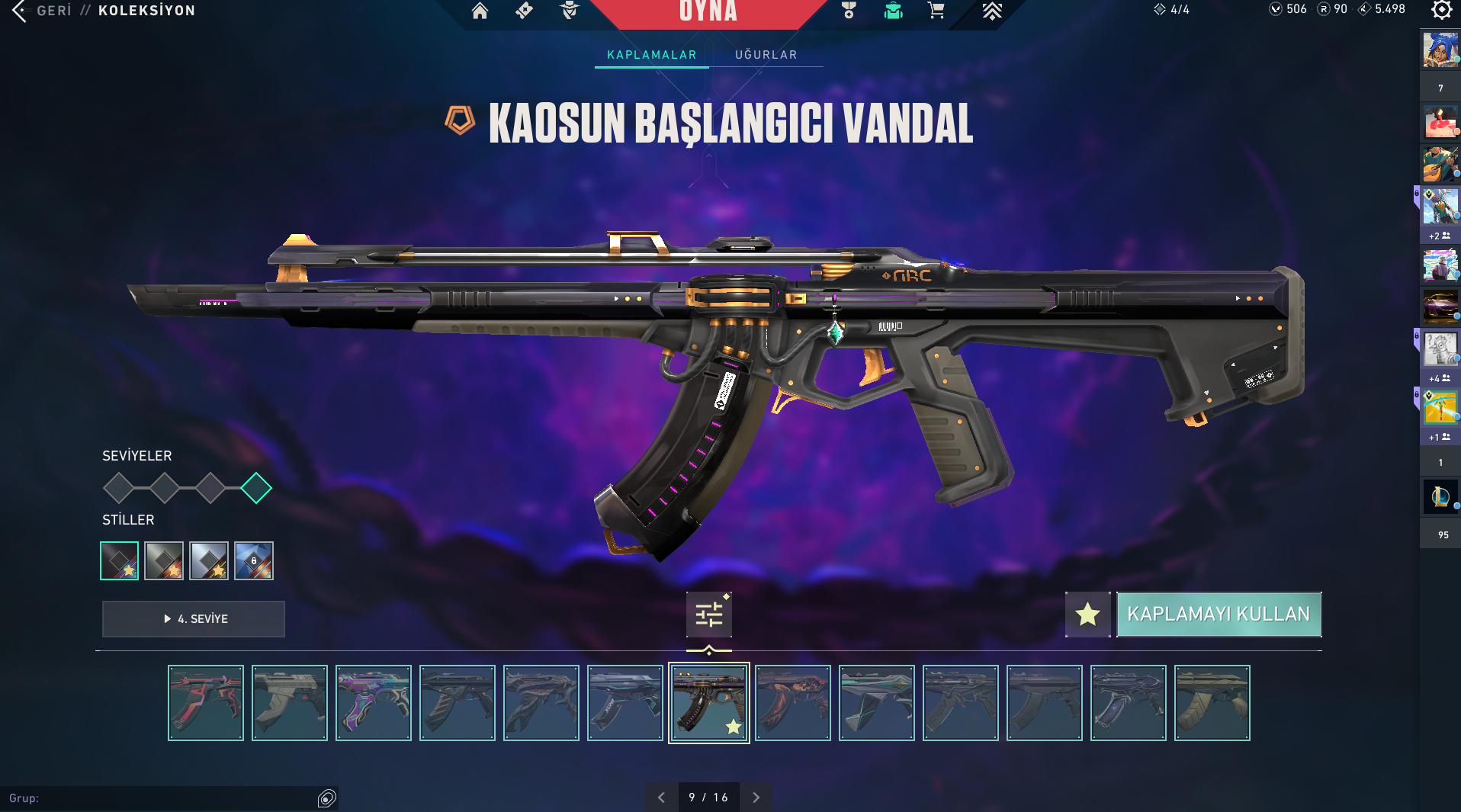Open settings via the gear icon
Viewport: 1461px width, 812px height.
click(1441, 10)
